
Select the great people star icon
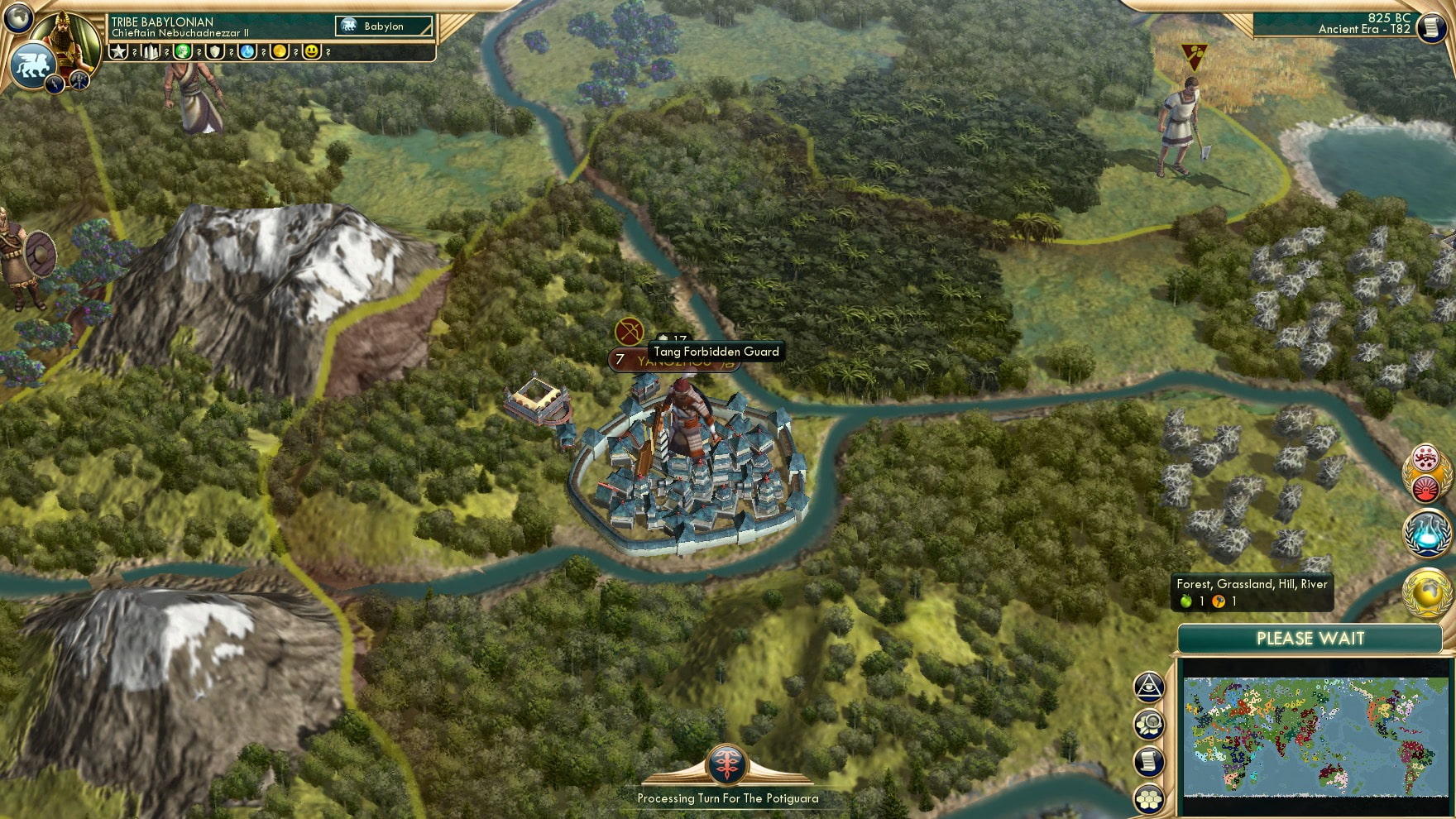pos(119,52)
